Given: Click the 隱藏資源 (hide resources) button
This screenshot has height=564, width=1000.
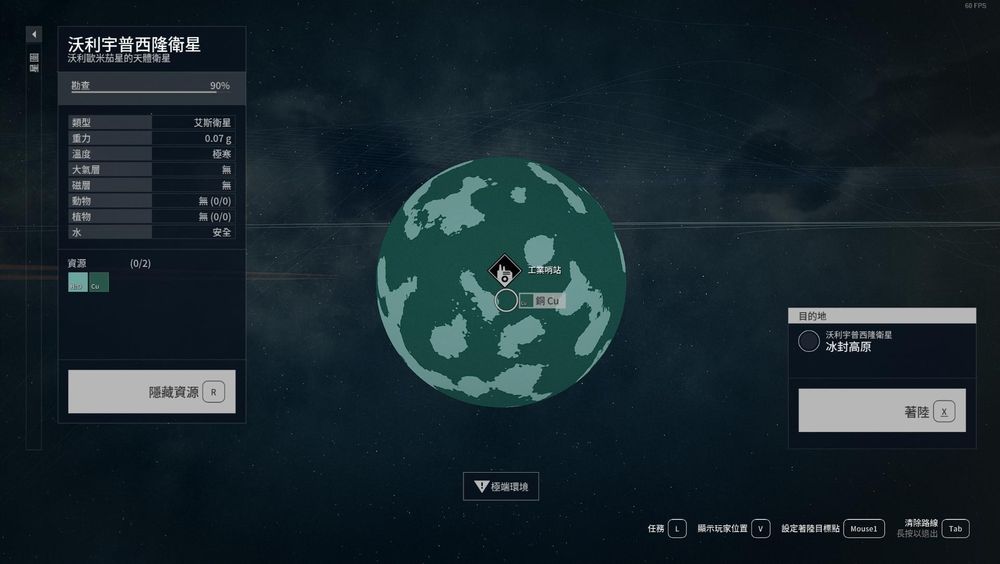Looking at the screenshot, I should tap(152, 392).
